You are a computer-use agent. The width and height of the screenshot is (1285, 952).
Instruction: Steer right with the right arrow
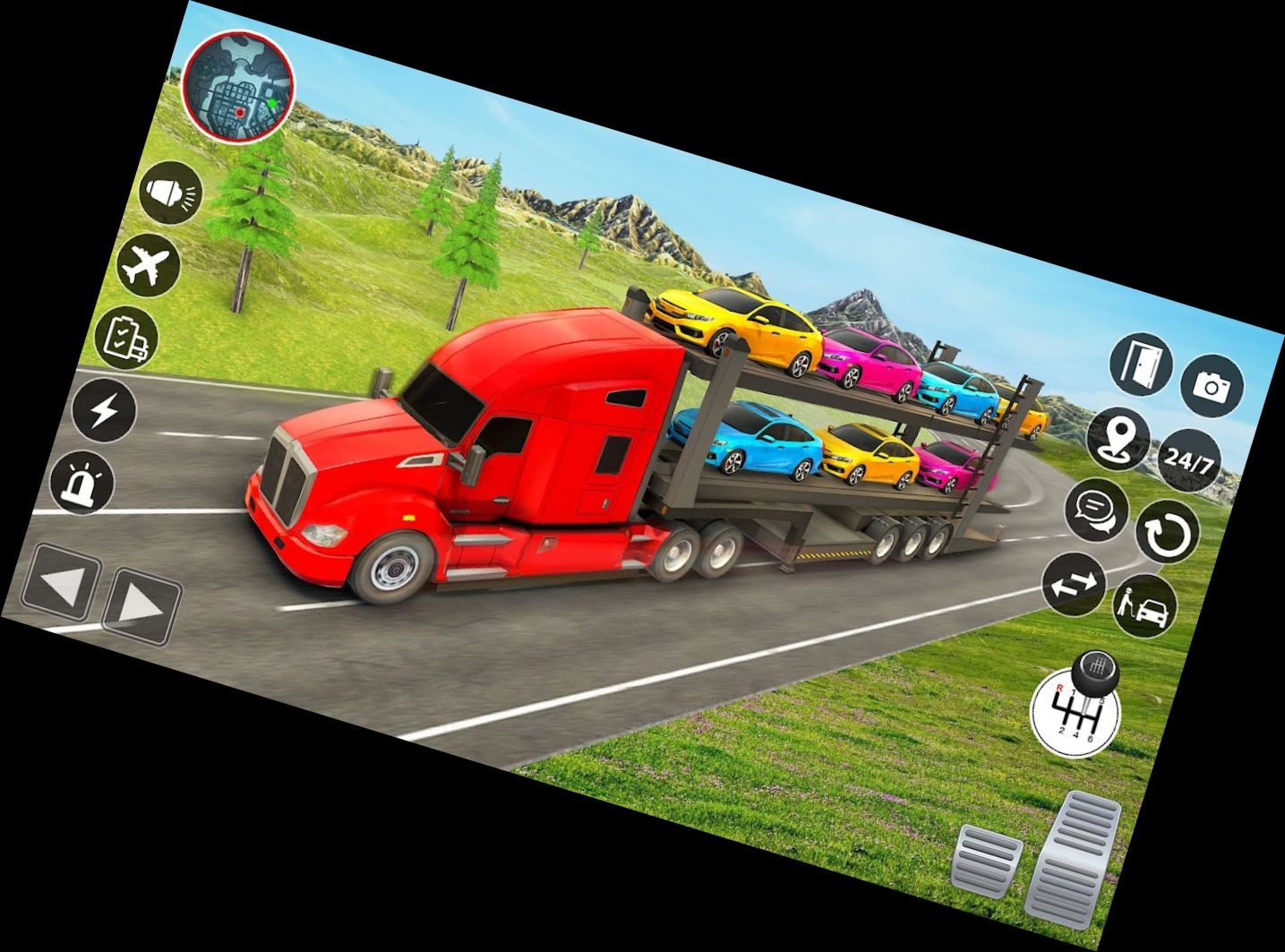pyautogui.click(x=141, y=606)
